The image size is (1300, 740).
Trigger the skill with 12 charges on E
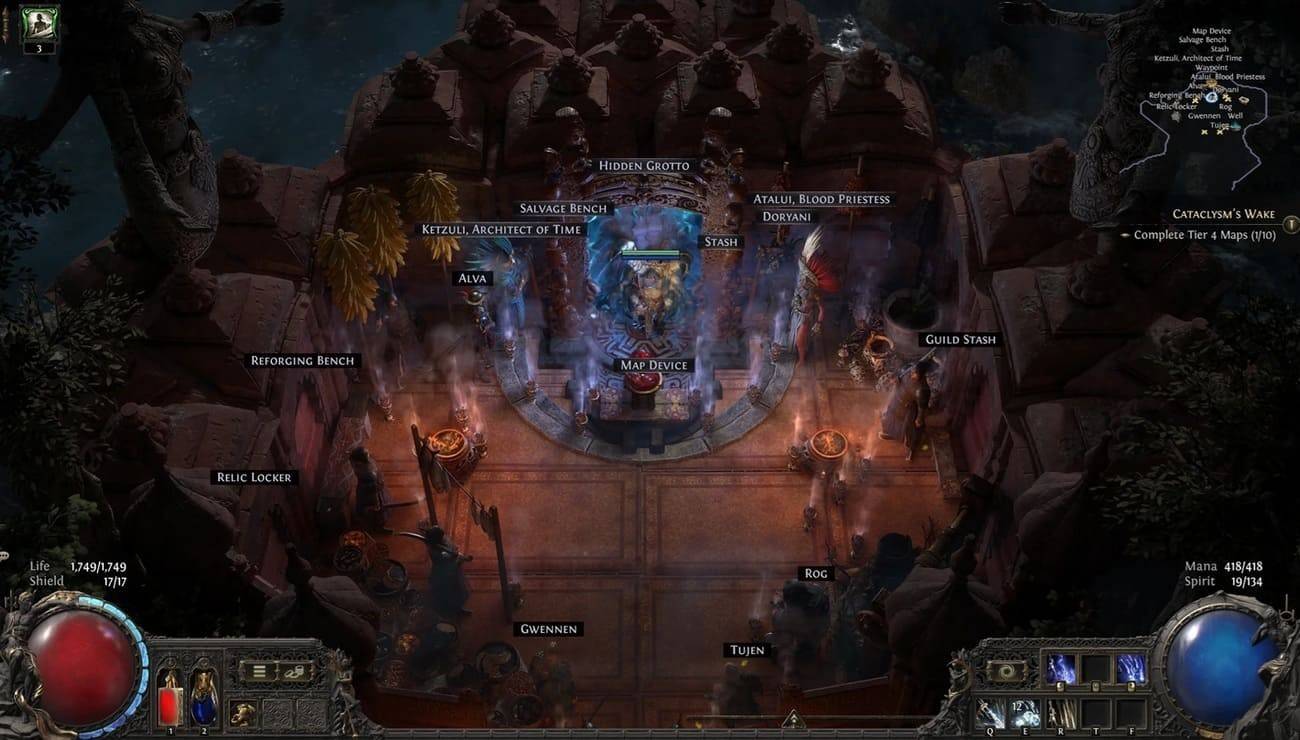[1025, 713]
